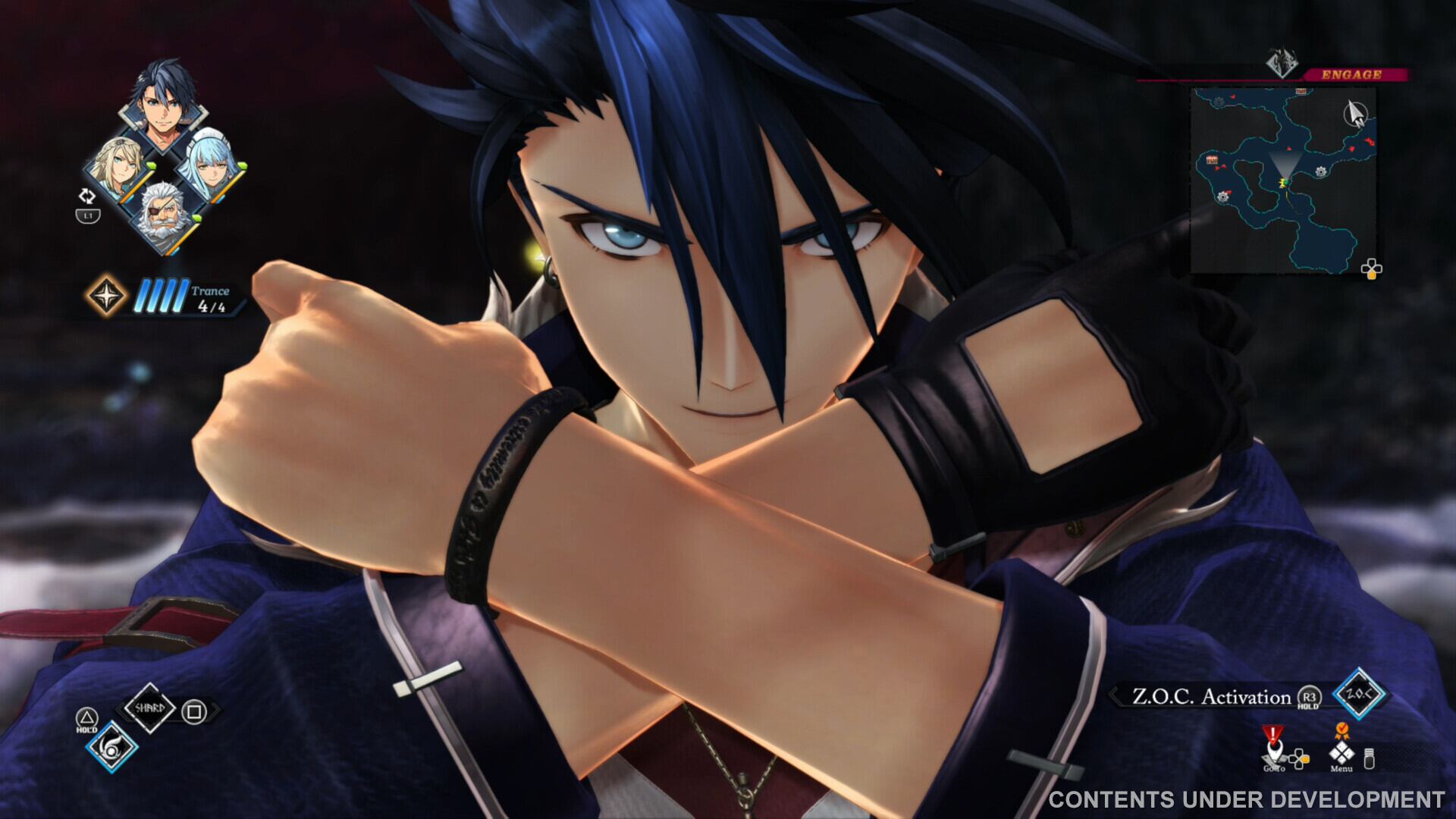Select the flame arte icon above the Triangle button
The height and width of the screenshot is (819, 1456).
pyautogui.click(x=111, y=748)
